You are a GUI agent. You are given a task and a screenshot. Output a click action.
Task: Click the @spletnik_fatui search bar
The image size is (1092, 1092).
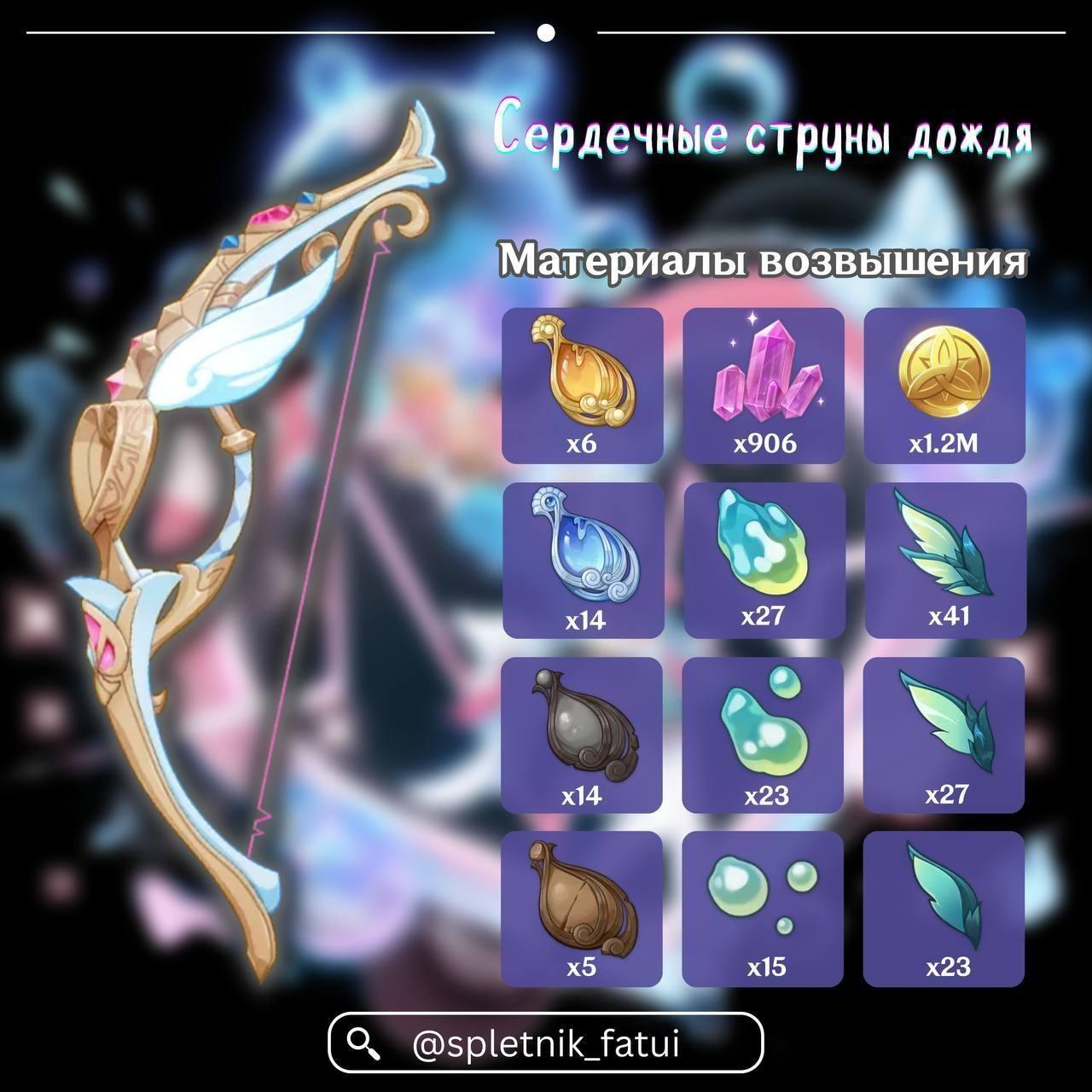[x=546, y=1043]
